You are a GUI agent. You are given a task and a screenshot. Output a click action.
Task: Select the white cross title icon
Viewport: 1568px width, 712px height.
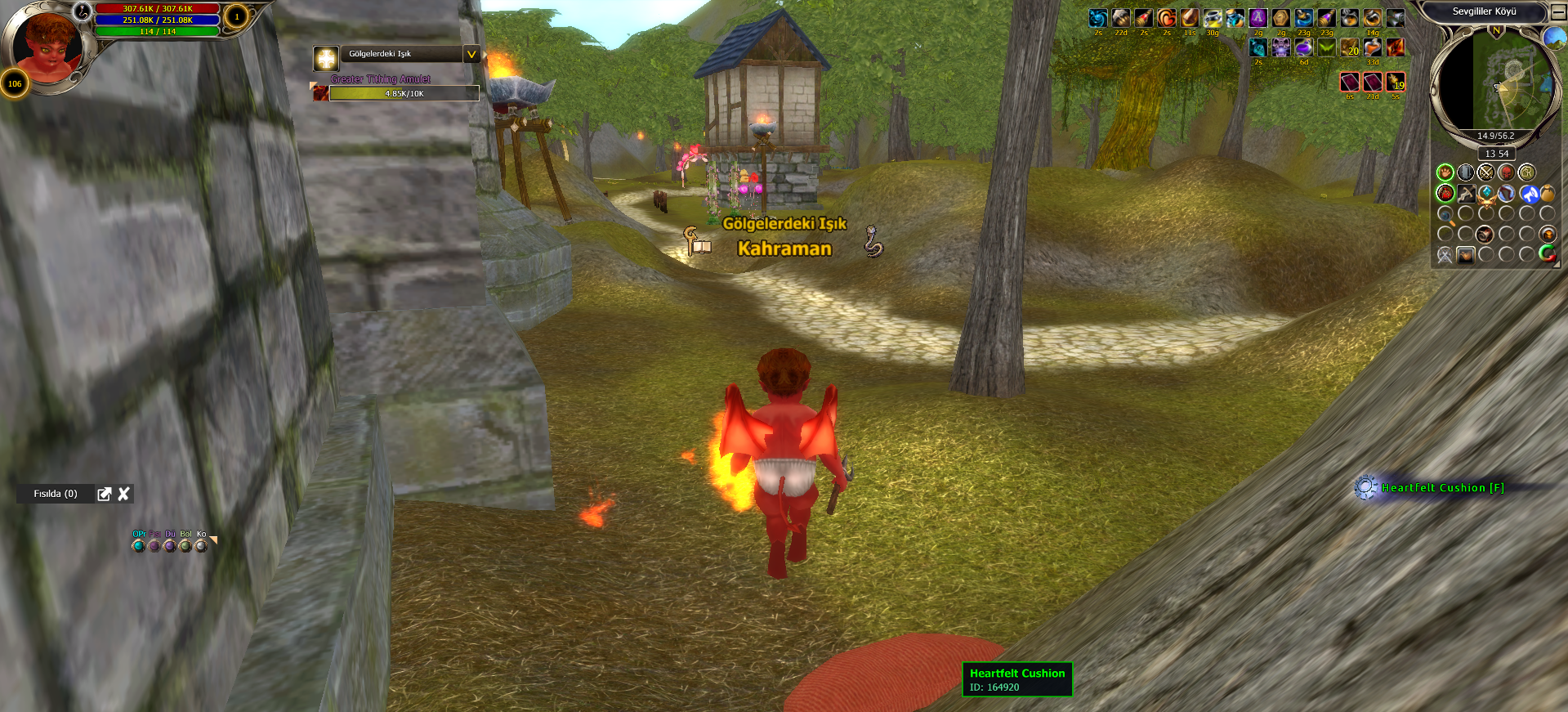326,58
